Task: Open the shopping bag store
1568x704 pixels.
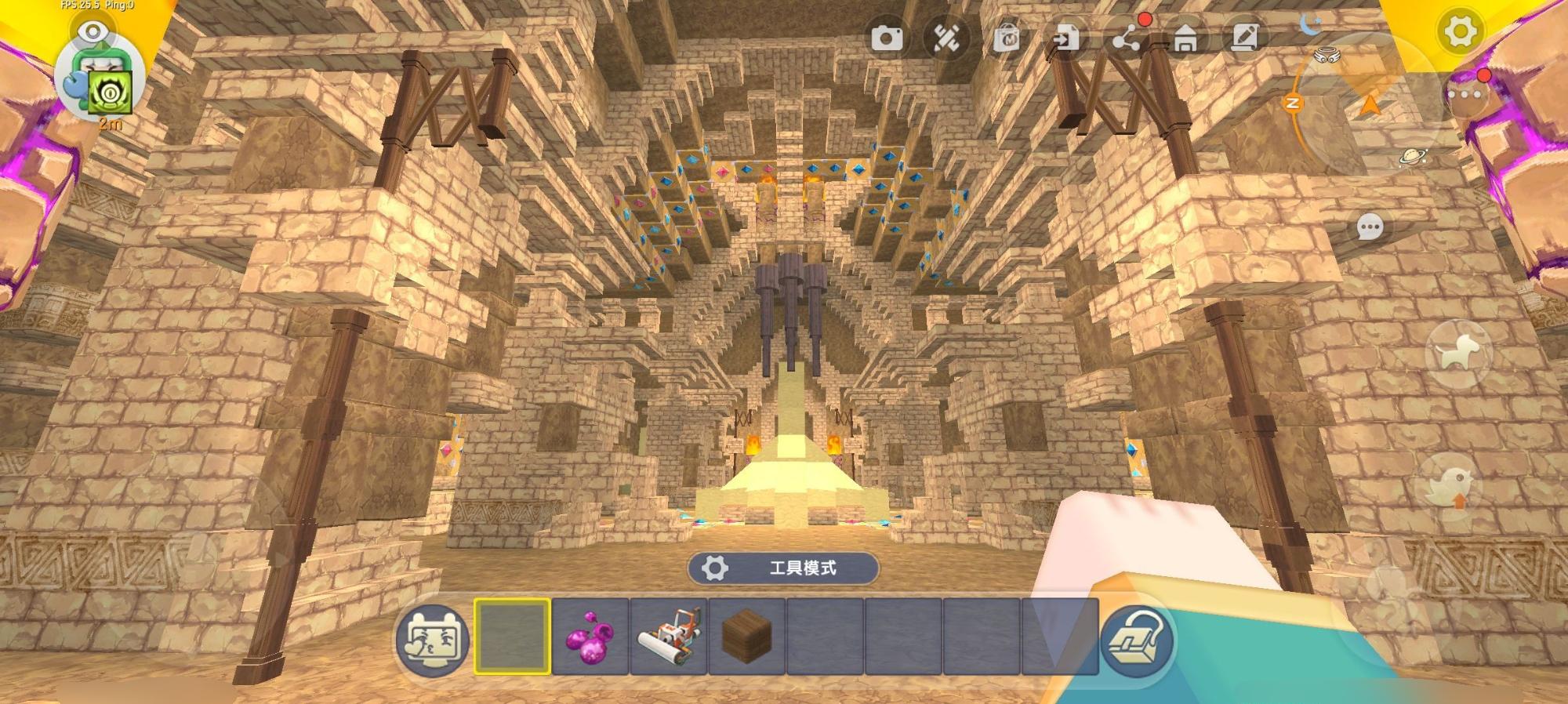Action: click(x=1007, y=38)
